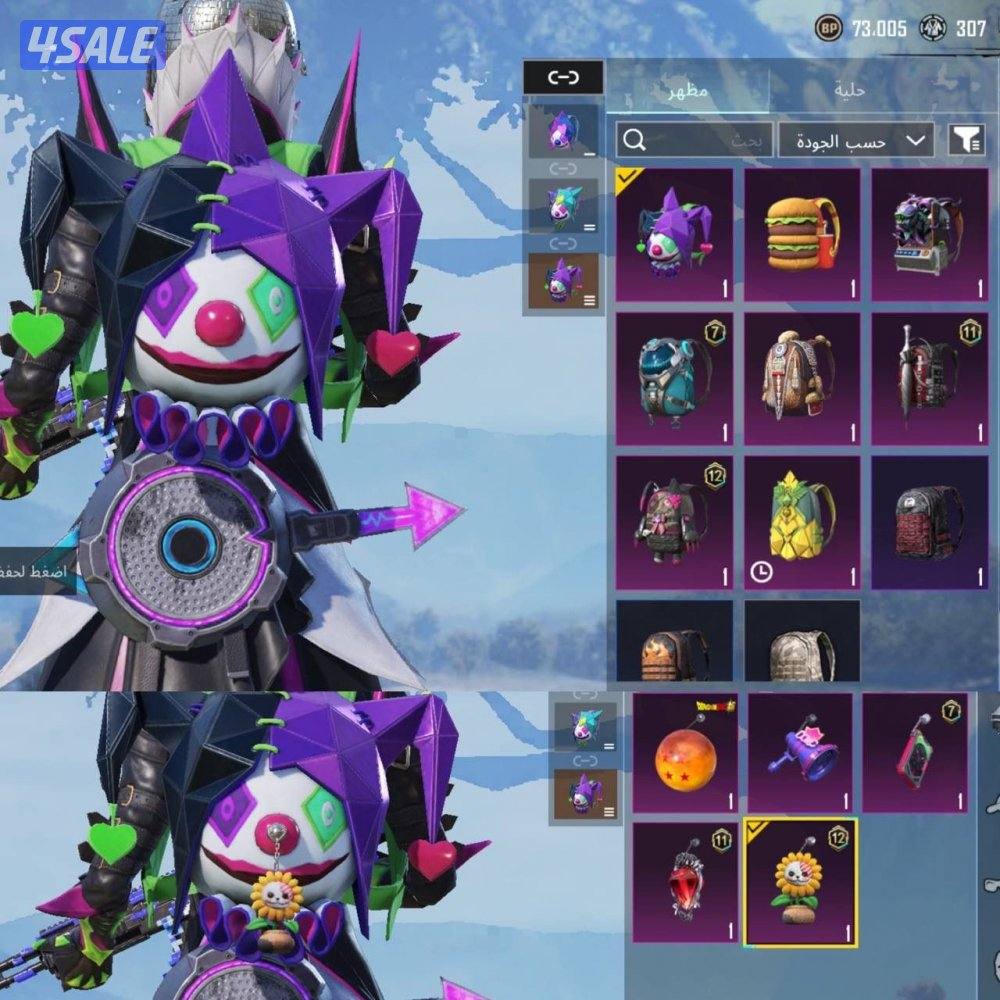
Task: Select the pink bow dark backpack
Action: click(x=674, y=523)
